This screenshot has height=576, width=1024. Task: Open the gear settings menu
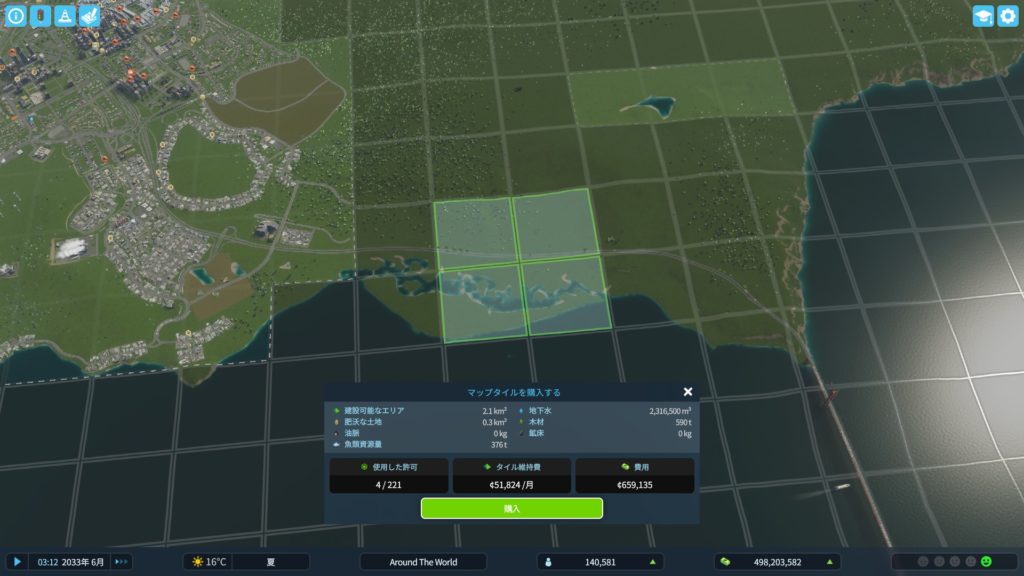click(1008, 16)
